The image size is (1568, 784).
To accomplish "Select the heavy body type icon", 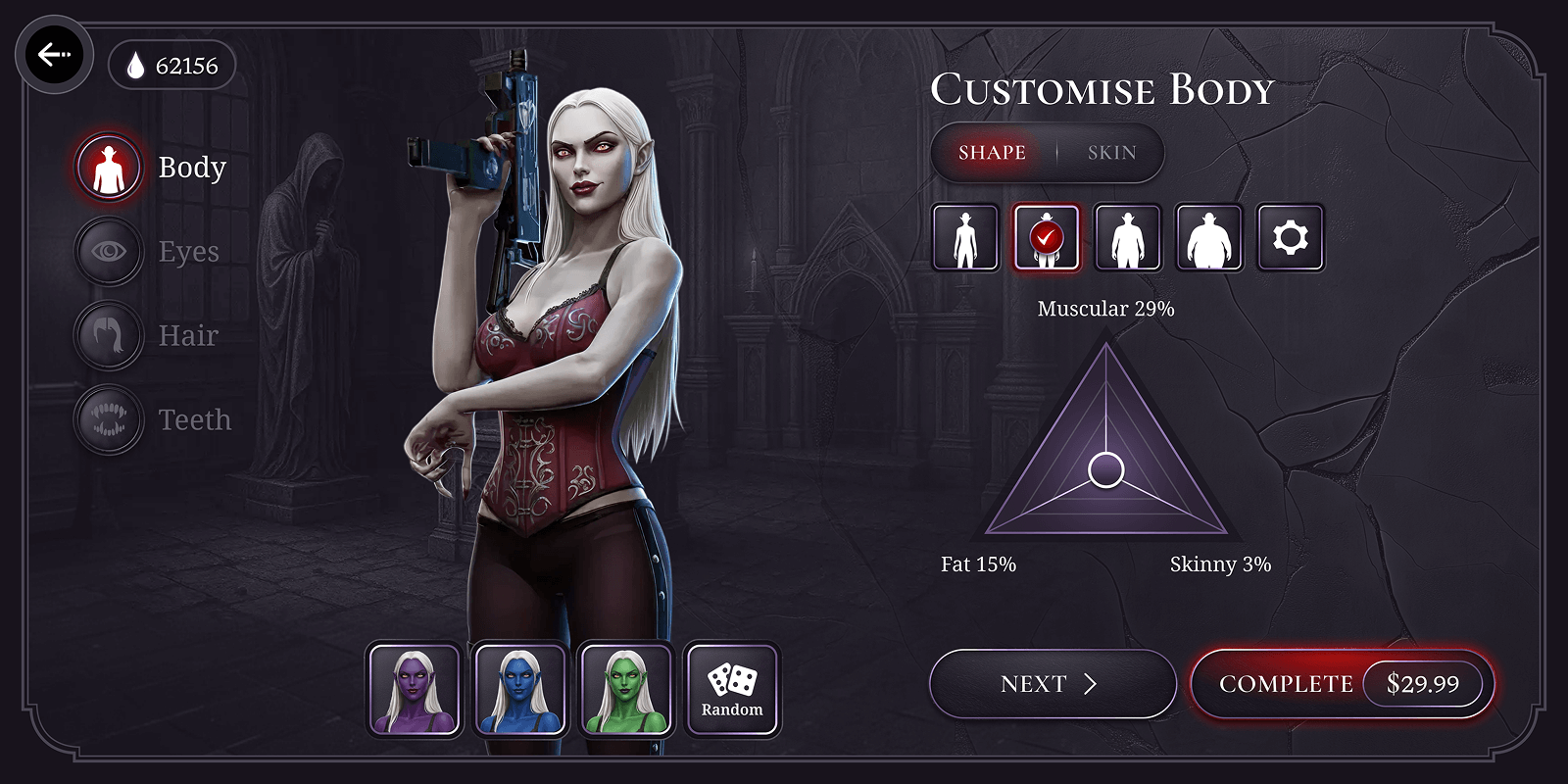I will pos(1208,237).
